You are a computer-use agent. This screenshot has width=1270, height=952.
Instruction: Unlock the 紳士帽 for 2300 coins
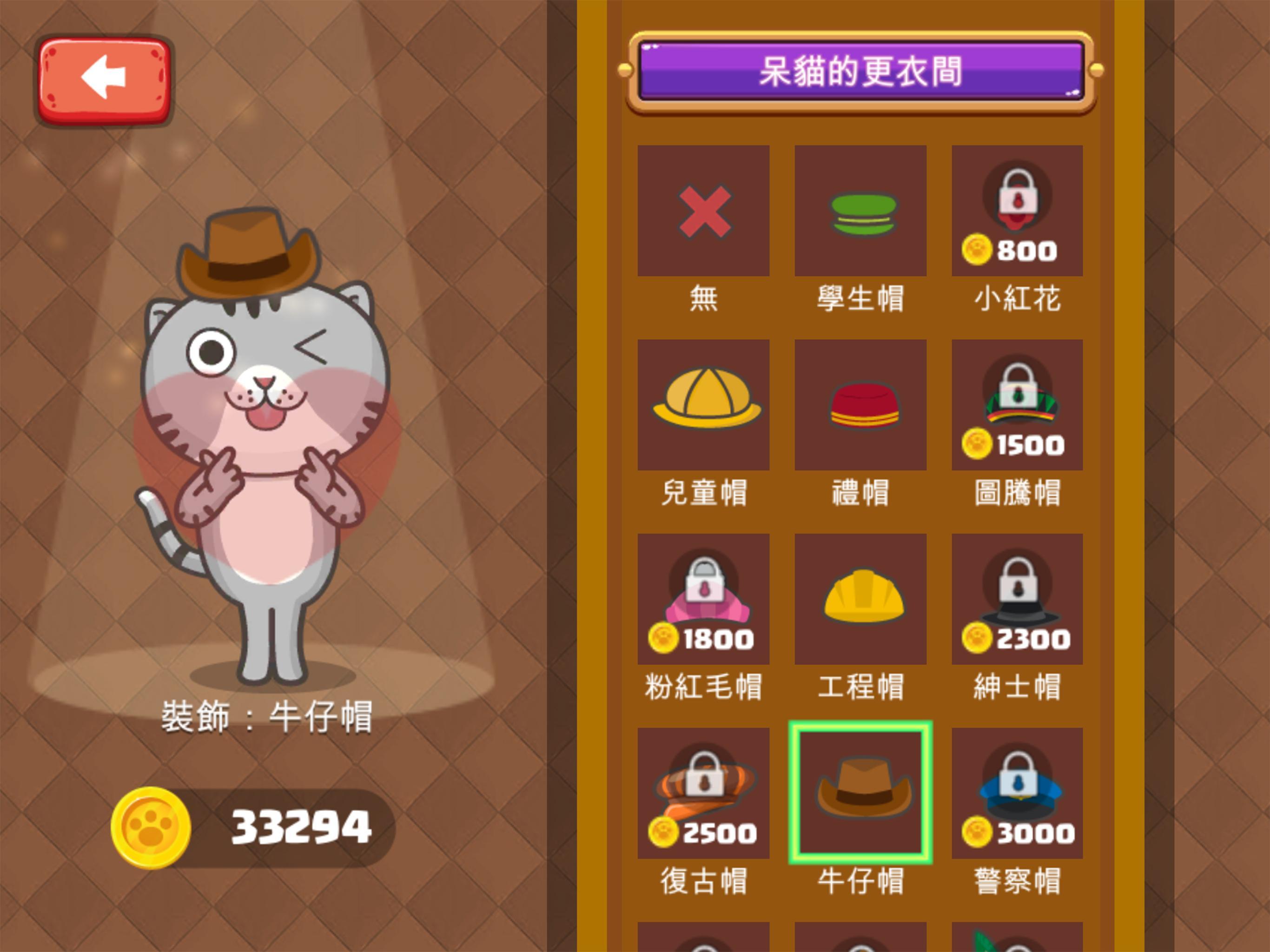coord(1018,600)
